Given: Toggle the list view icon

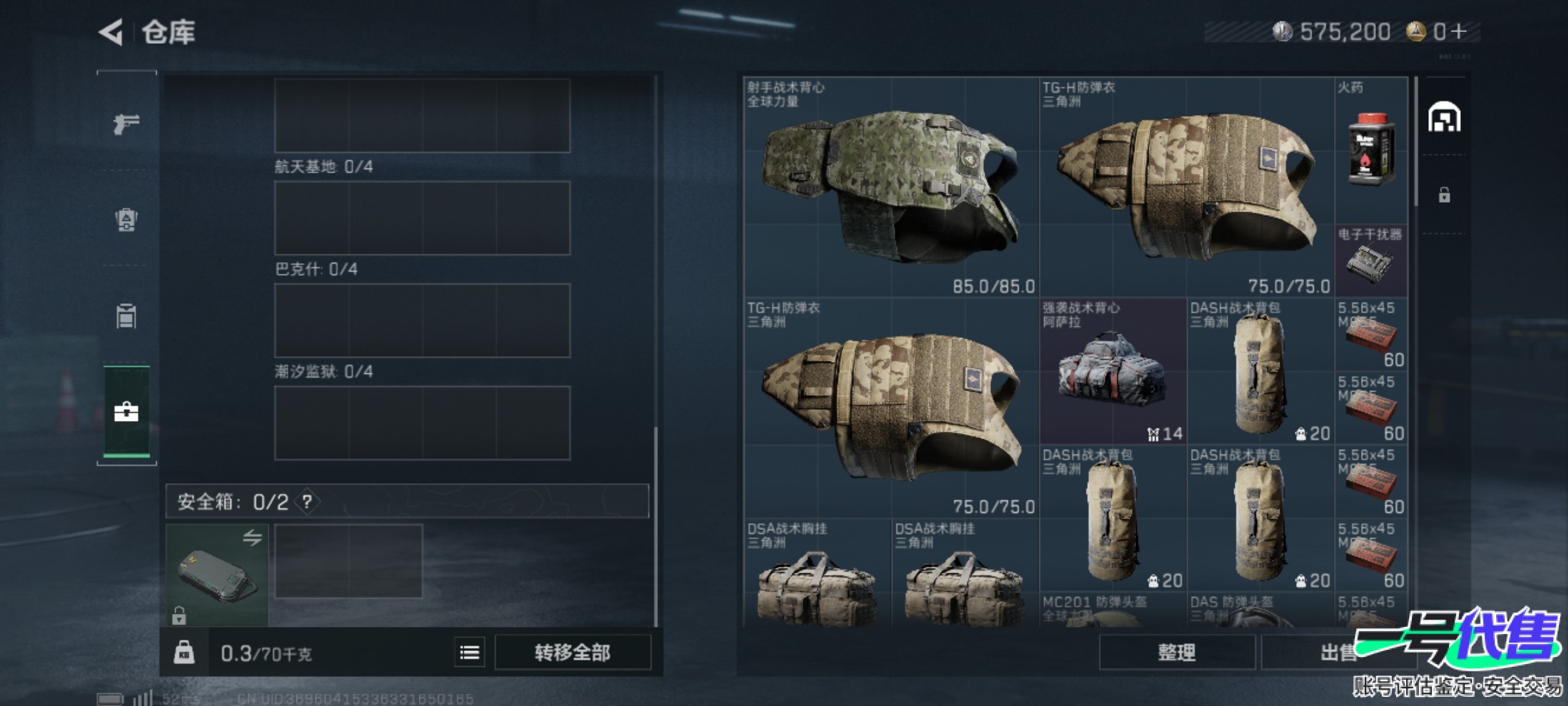Looking at the screenshot, I should 469,652.
